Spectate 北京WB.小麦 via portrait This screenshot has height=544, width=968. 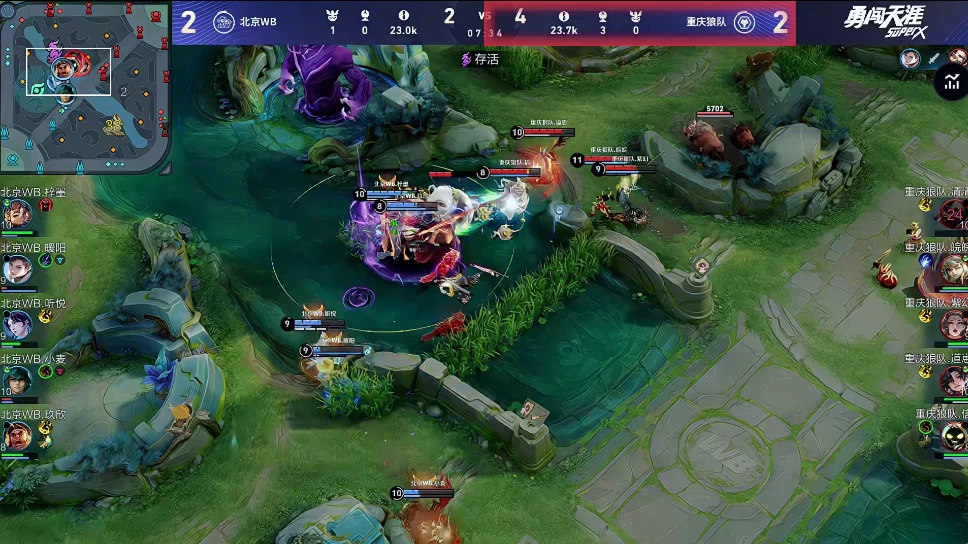[x=17, y=379]
